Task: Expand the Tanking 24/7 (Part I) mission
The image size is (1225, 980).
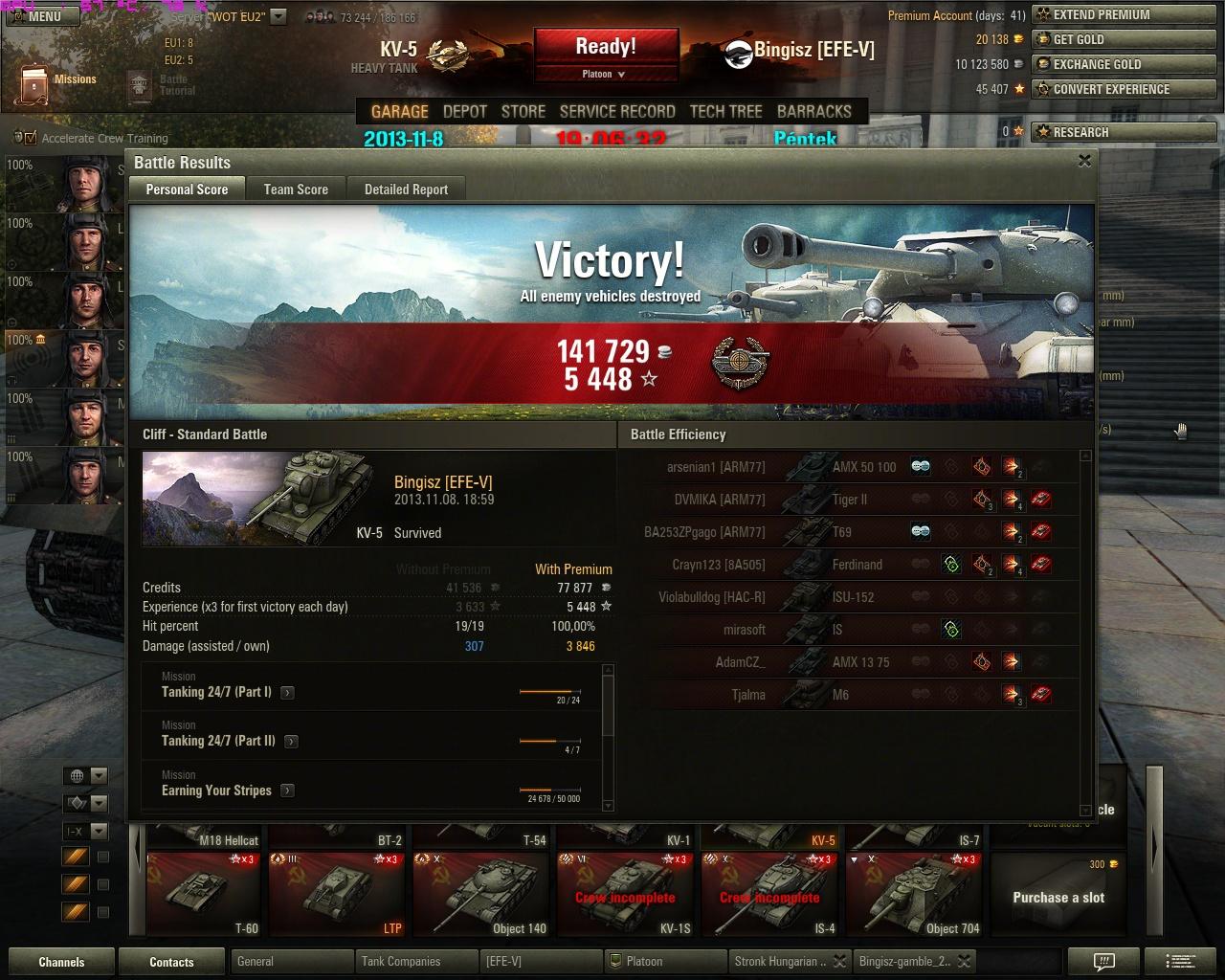Action: (x=288, y=692)
